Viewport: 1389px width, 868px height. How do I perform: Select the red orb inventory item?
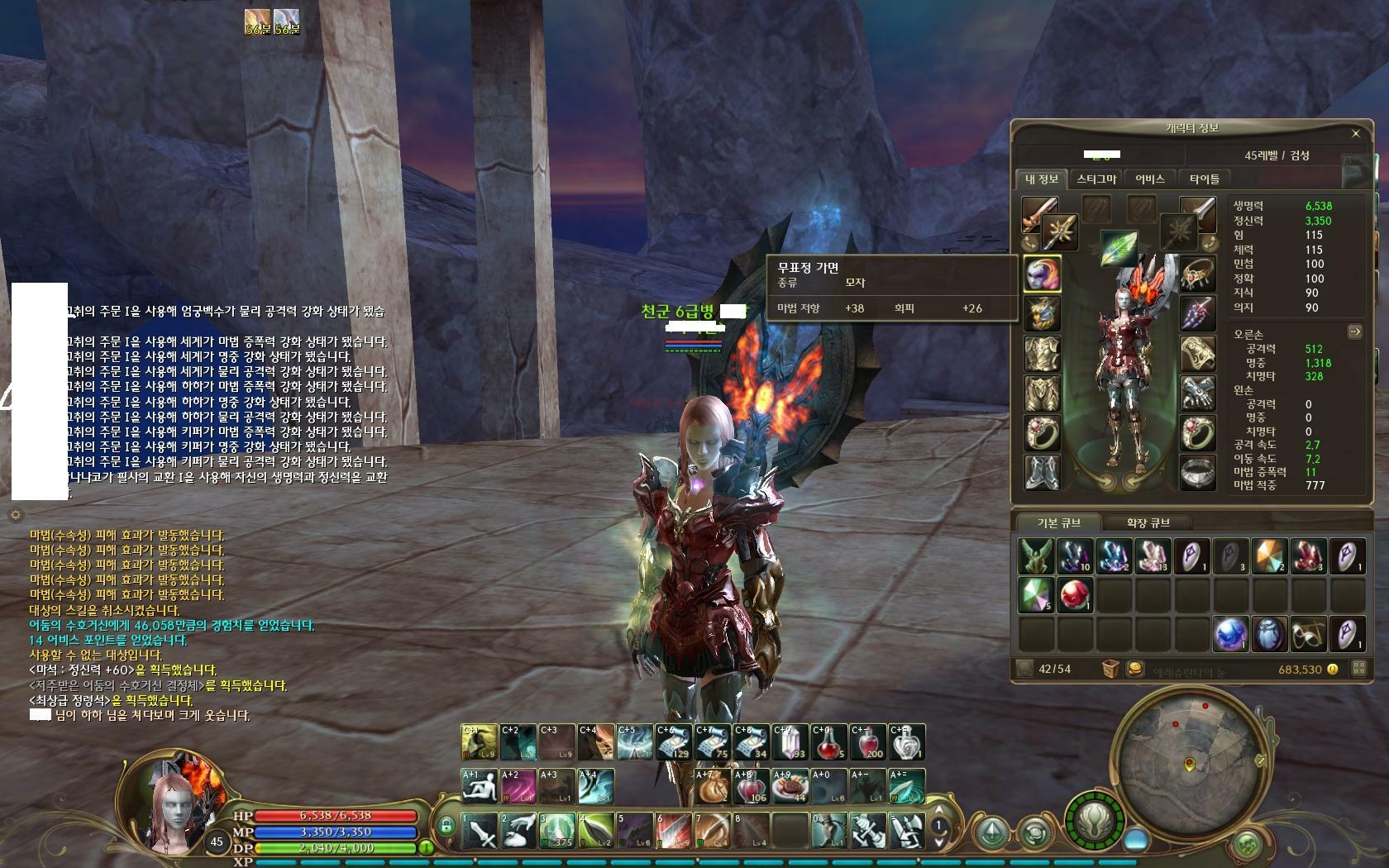[1075, 595]
